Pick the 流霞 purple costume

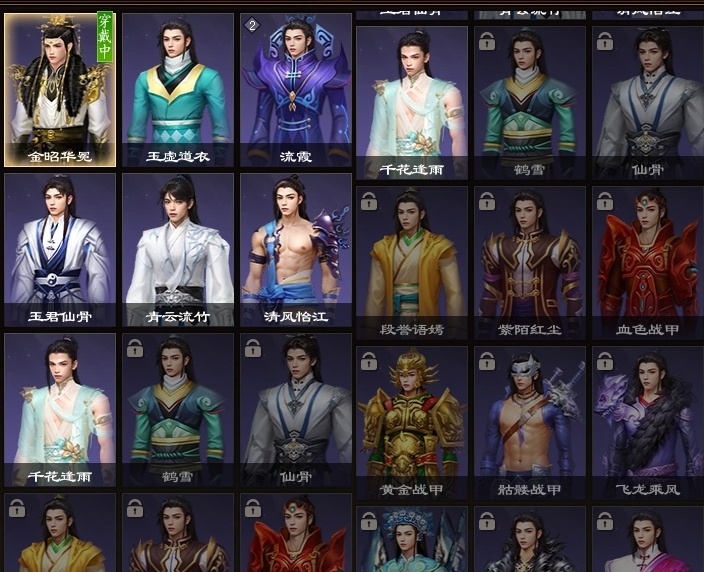[296, 89]
